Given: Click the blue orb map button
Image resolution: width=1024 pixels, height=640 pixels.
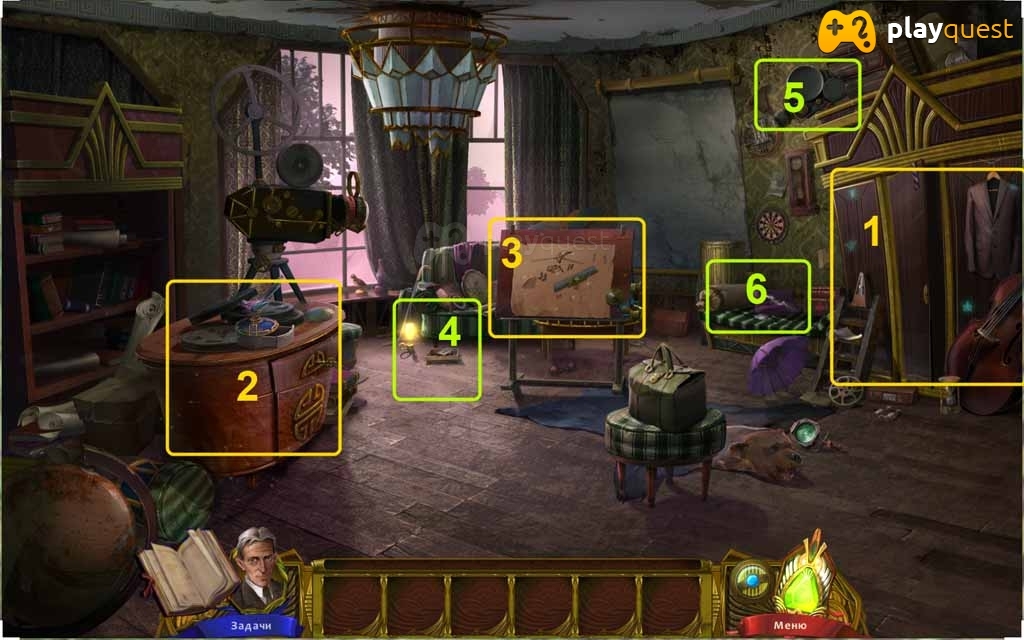Looking at the screenshot, I should click(x=749, y=580).
